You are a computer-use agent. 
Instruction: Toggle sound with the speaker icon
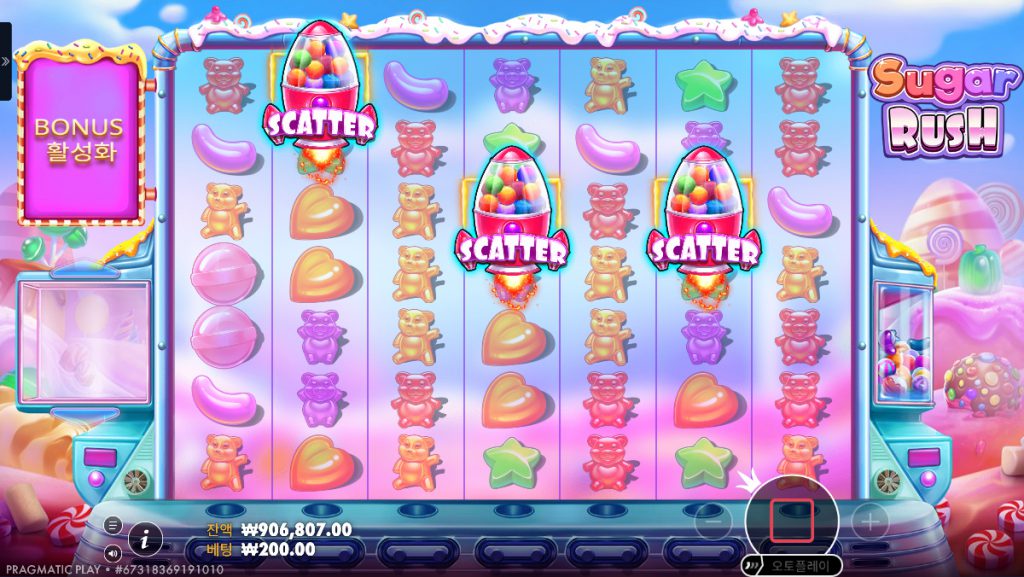coord(113,552)
